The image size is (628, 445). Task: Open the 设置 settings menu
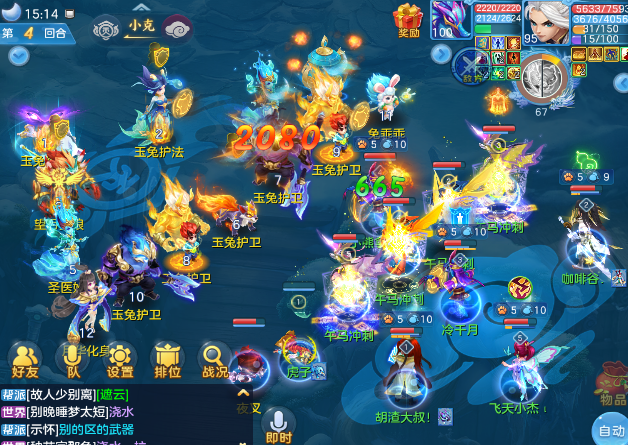pyautogui.click(x=120, y=360)
